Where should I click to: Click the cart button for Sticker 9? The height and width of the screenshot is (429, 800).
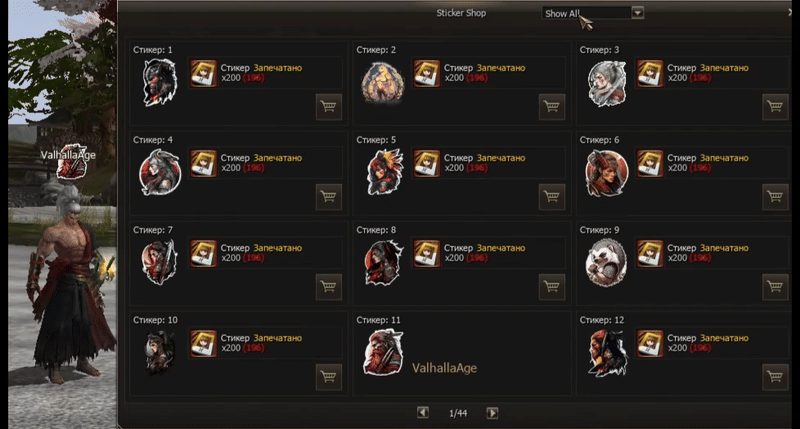tap(775, 287)
